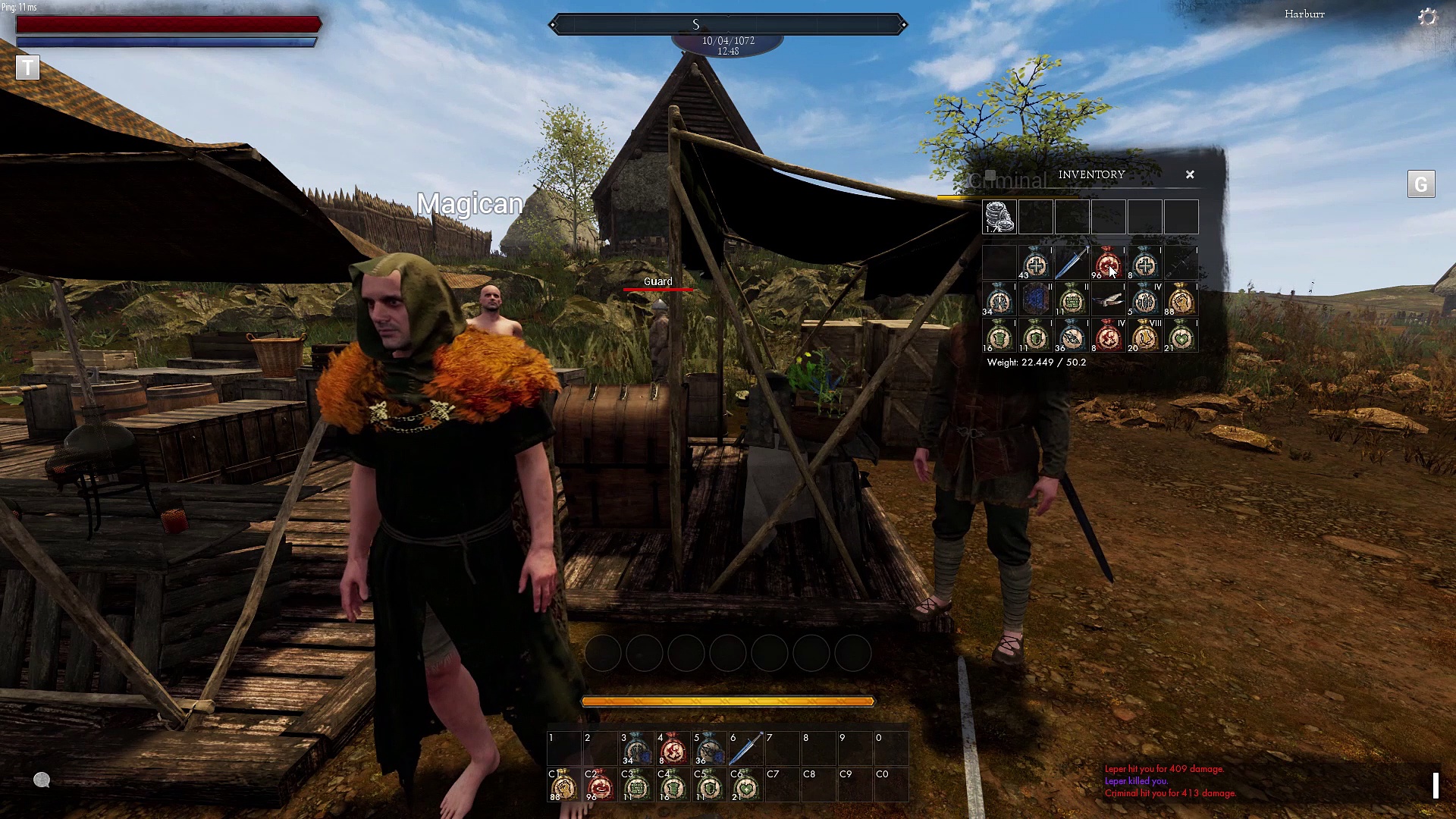Click the bird item in inventory
This screenshot has height=819, width=1456.
1108,300
